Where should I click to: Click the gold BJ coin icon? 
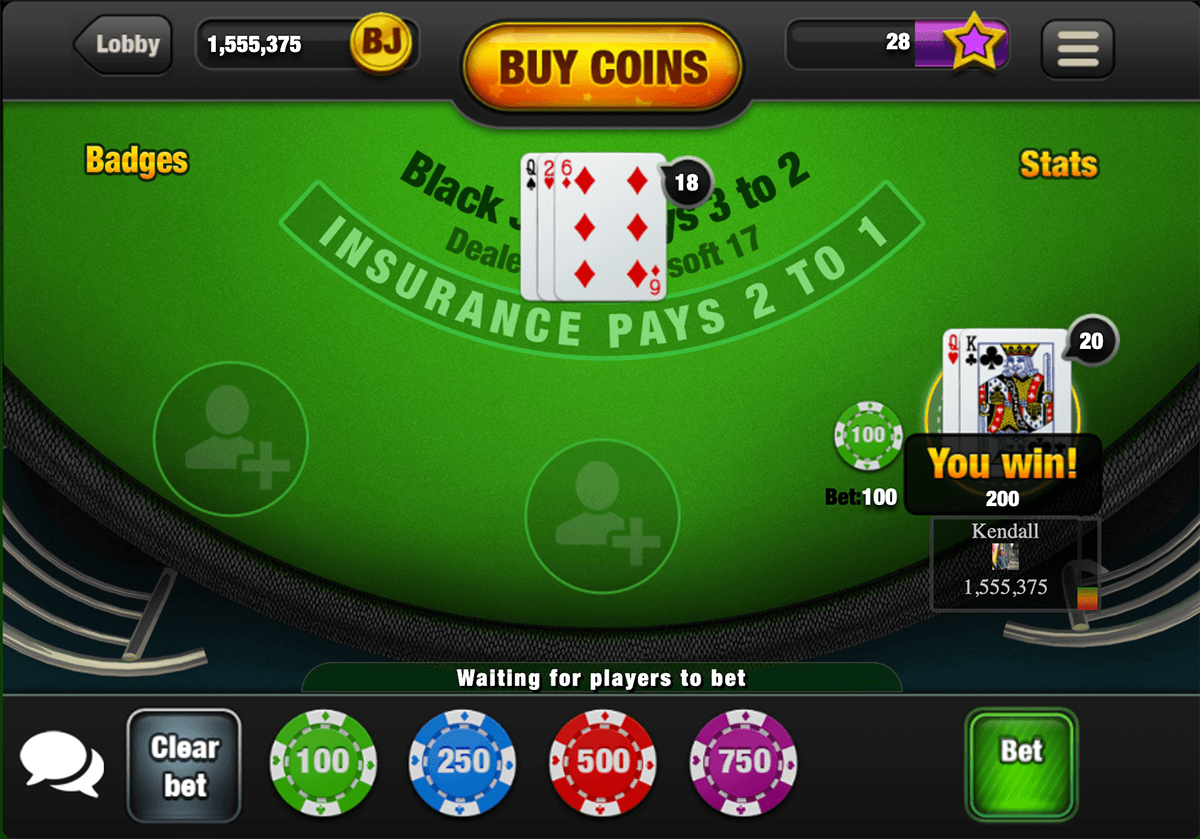pos(380,43)
